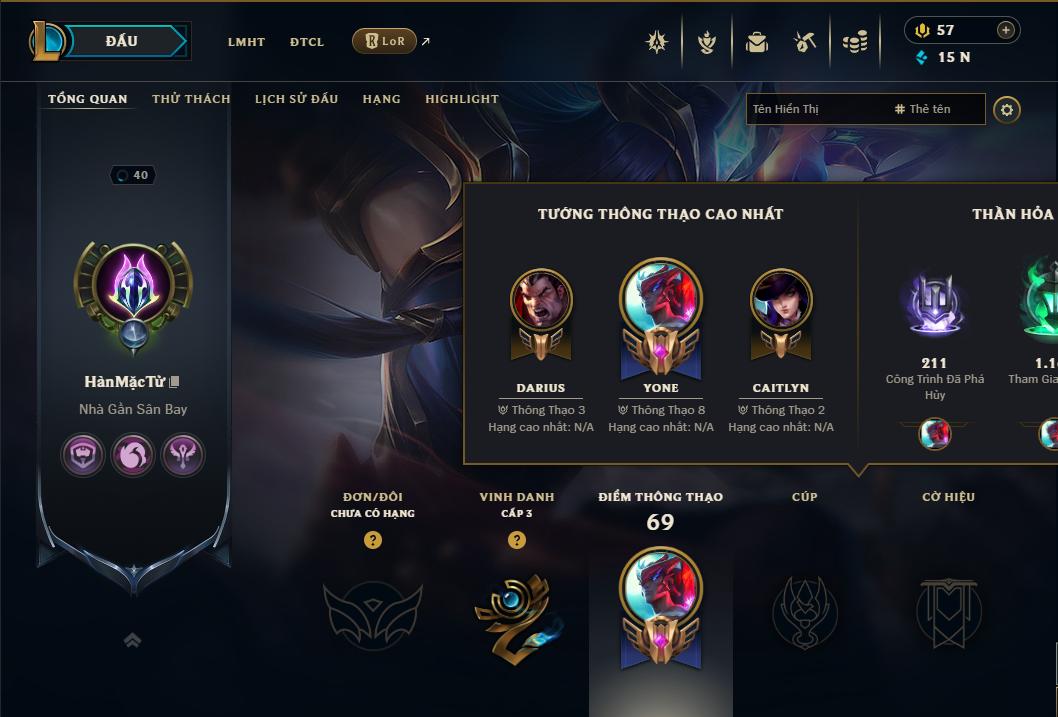Open the Hạng tab

coord(381,99)
